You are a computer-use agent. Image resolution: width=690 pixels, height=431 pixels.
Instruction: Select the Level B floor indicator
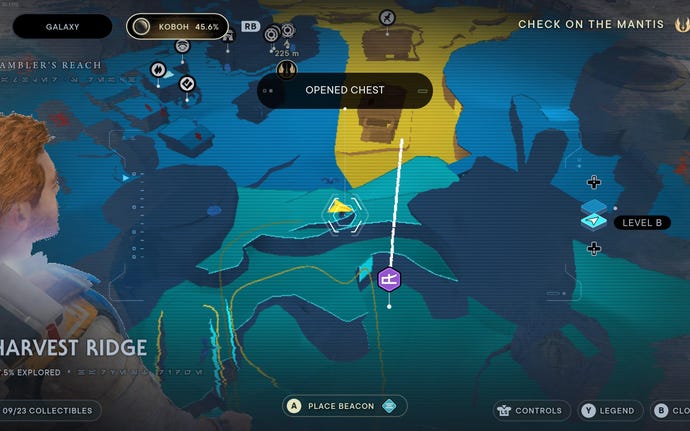637,222
